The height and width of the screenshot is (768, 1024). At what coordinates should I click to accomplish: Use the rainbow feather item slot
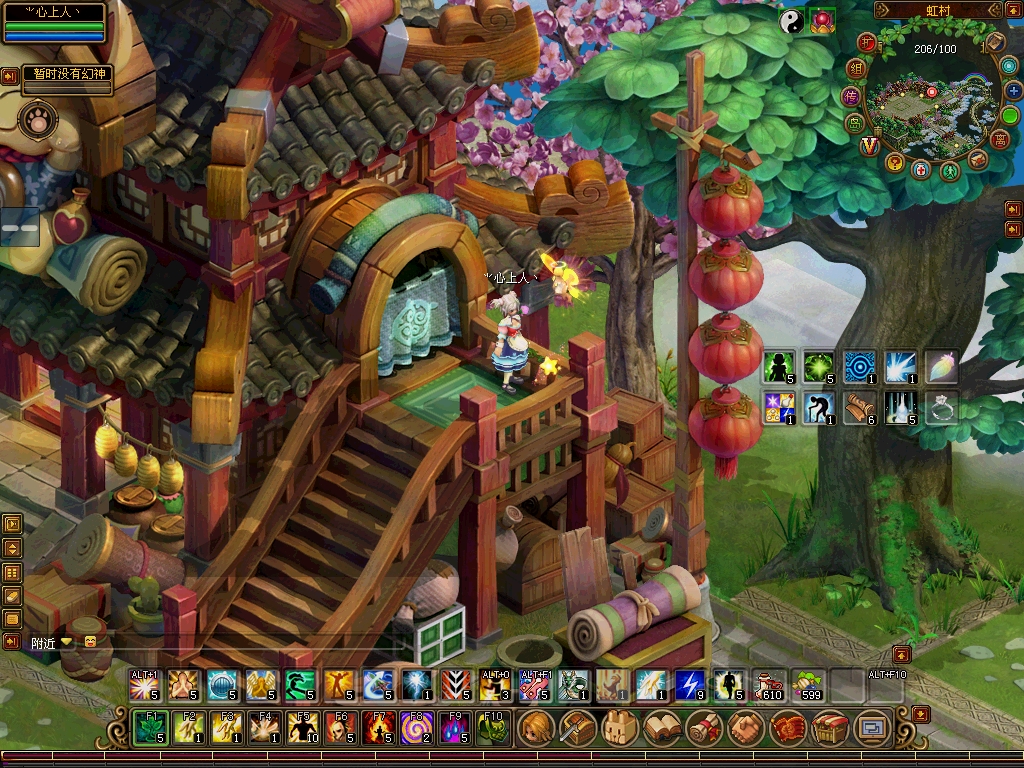[x=942, y=367]
